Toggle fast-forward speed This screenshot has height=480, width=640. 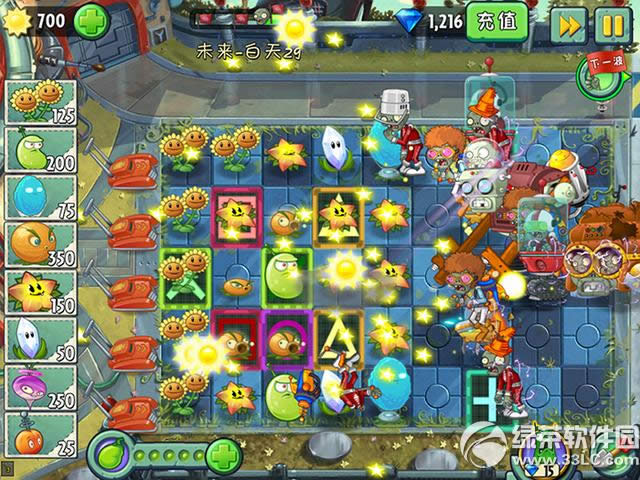click(x=570, y=24)
